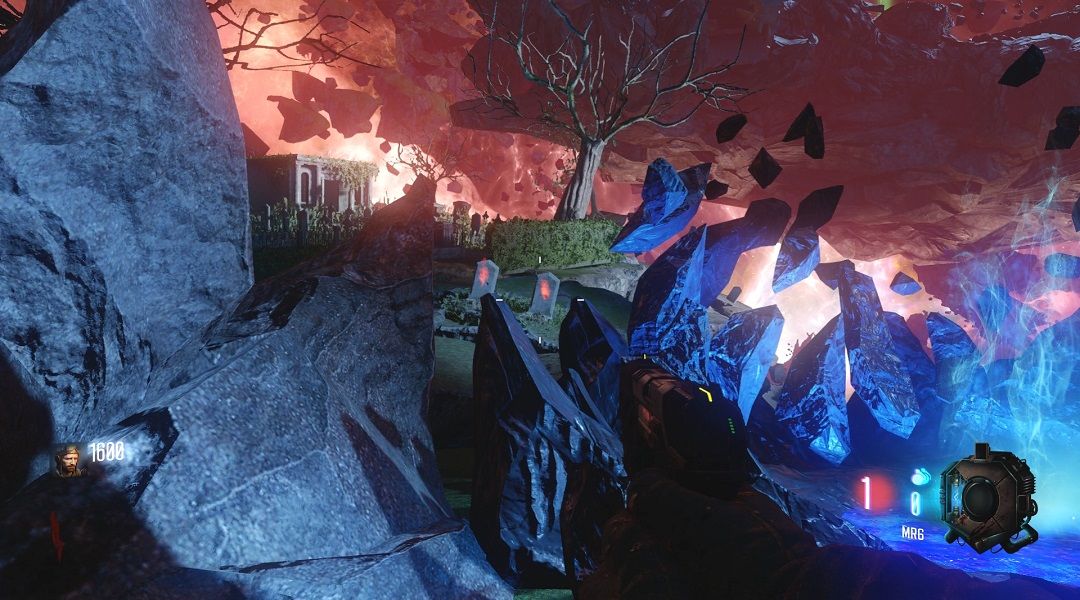Click the grenade icon above the zero
Viewport: 1080px width, 600px height.
tap(917, 477)
